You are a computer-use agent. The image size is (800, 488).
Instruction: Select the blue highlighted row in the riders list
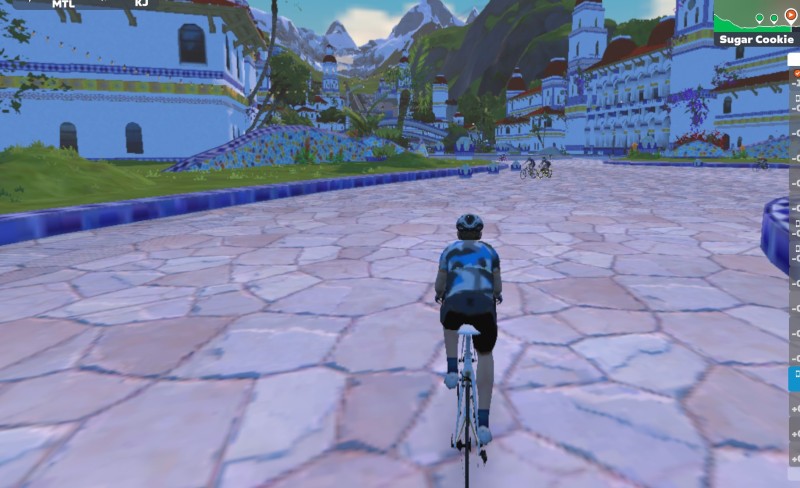(794, 379)
